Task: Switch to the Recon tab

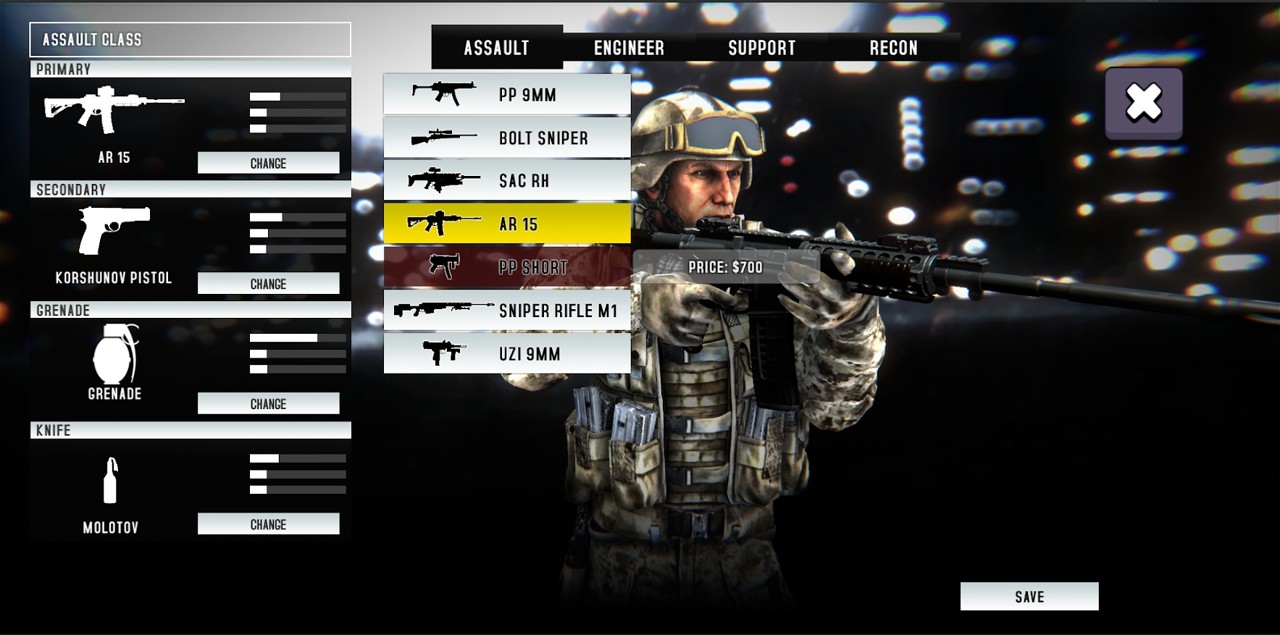Action: [x=893, y=47]
